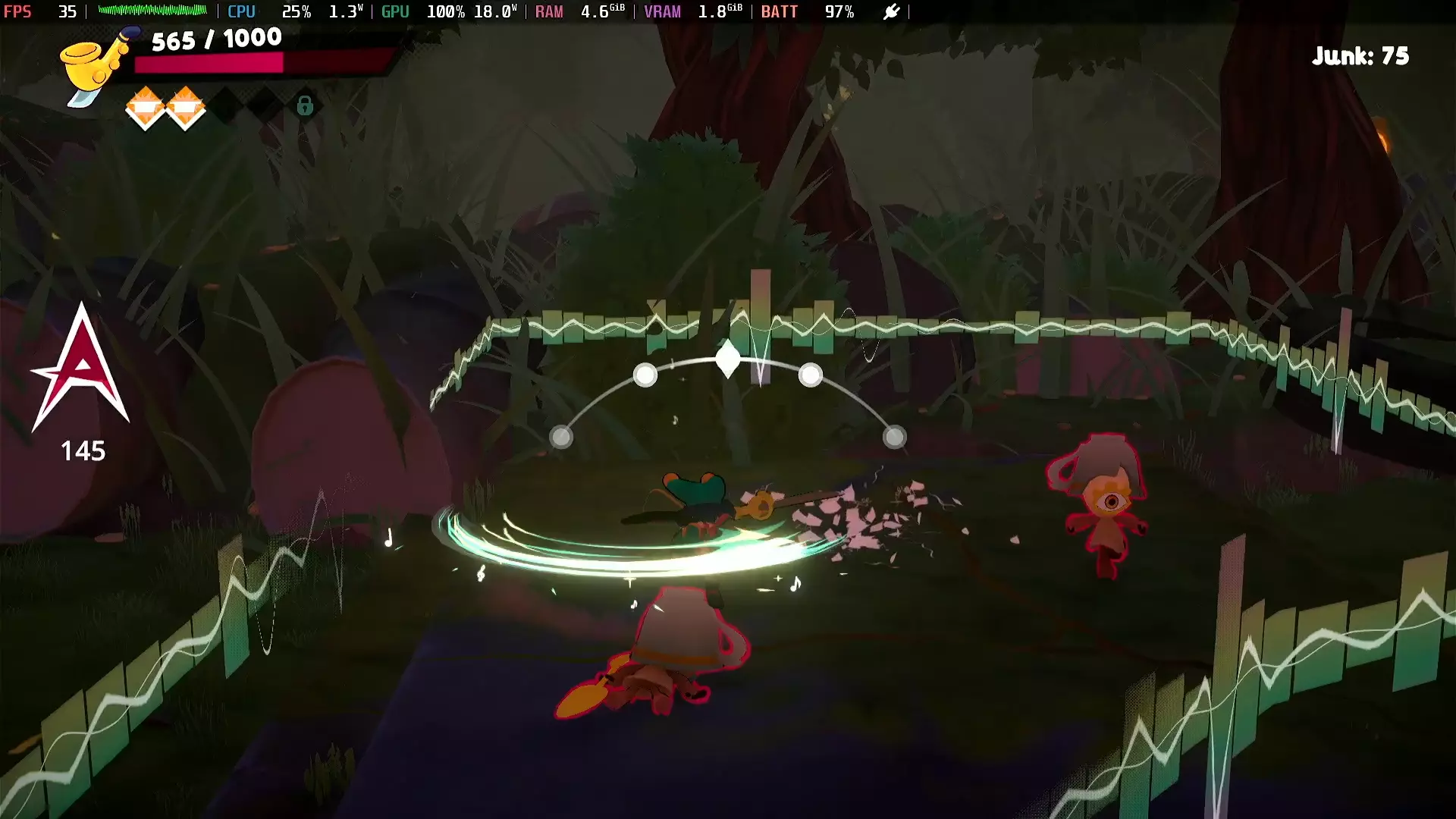Click the Junk: 75 counter
This screenshot has height=819, width=1456.
click(1362, 55)
